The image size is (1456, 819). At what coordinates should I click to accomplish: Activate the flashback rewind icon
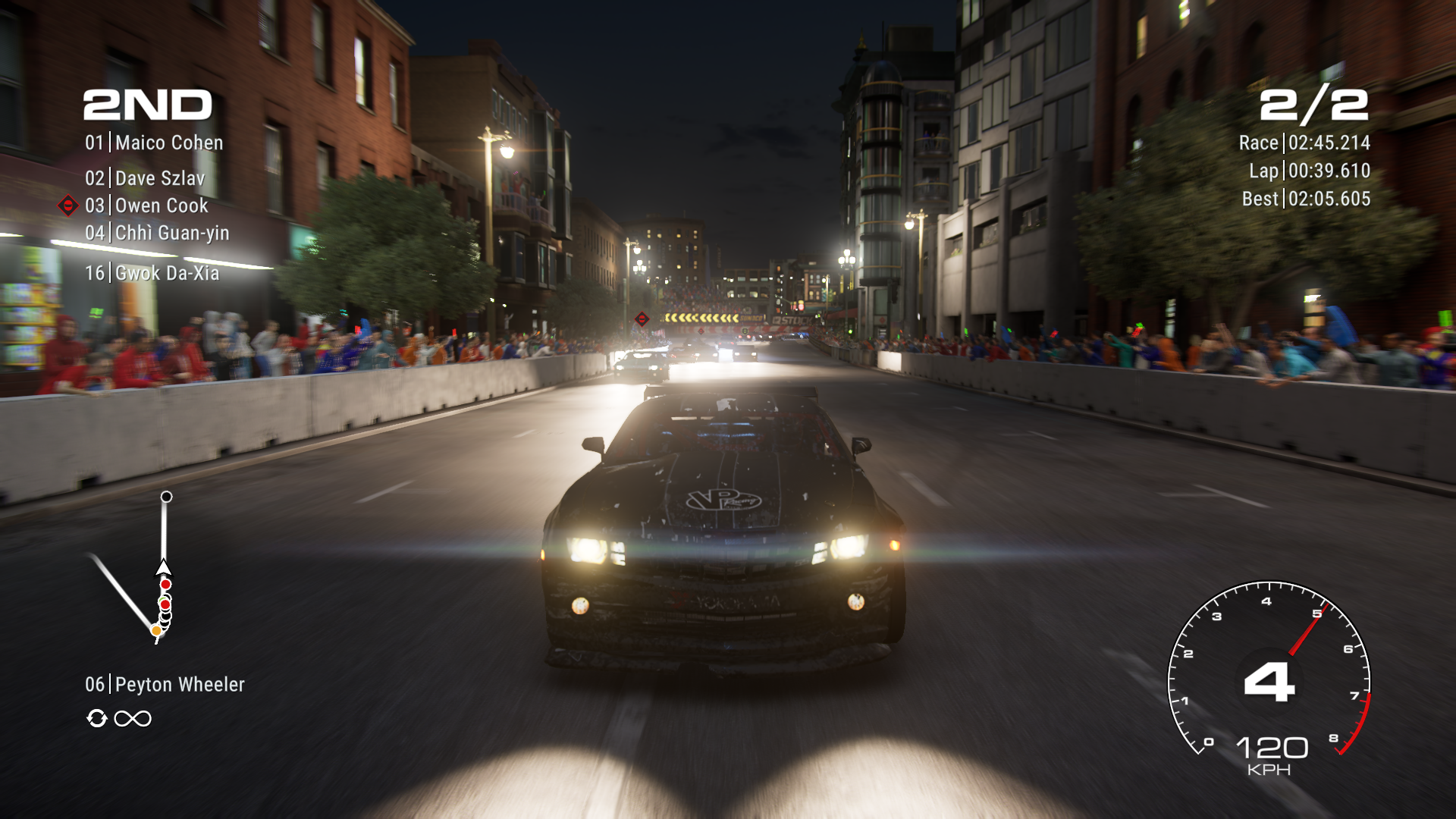pos(97,718)
